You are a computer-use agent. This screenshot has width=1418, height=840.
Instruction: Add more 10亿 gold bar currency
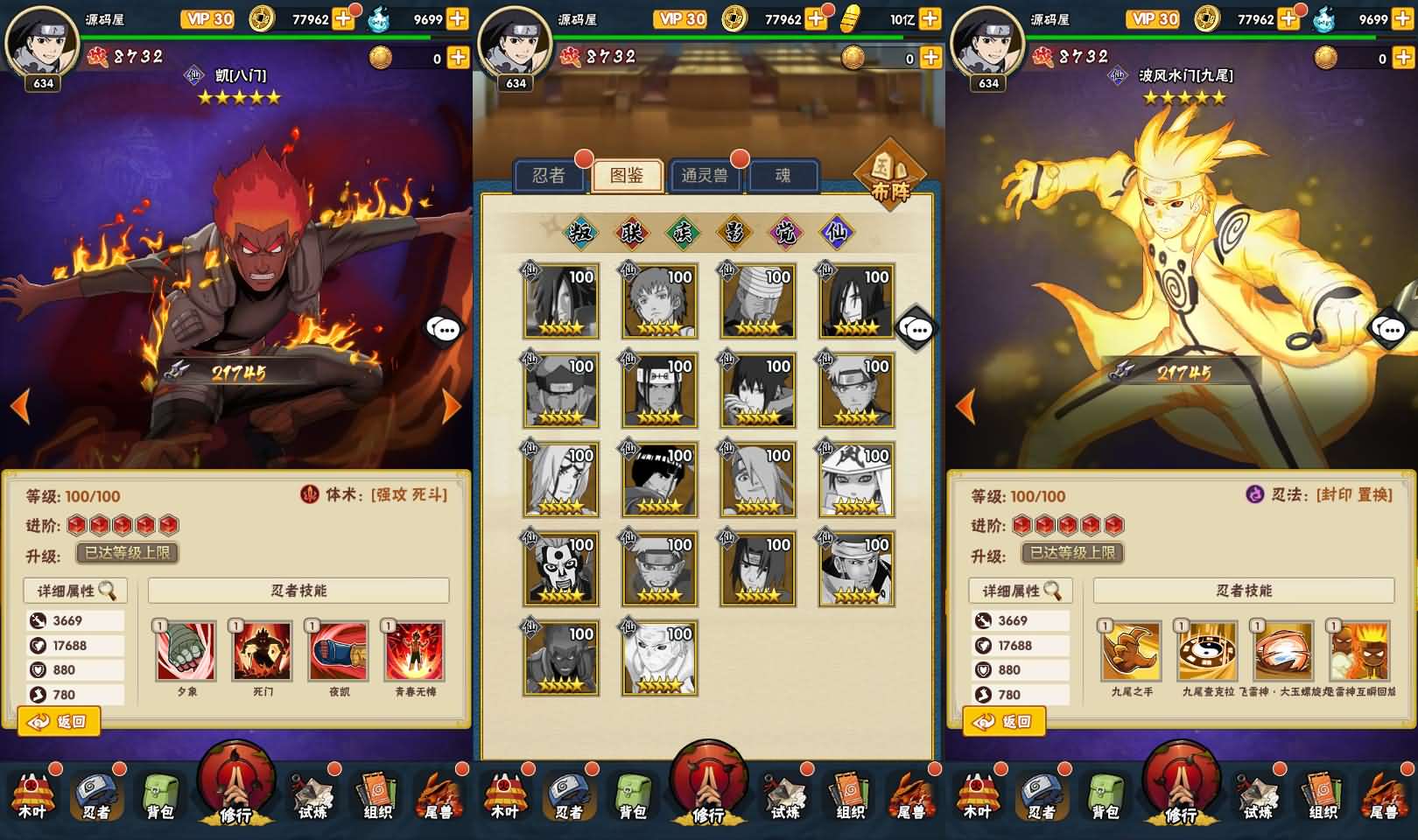(x=930, y=18)
